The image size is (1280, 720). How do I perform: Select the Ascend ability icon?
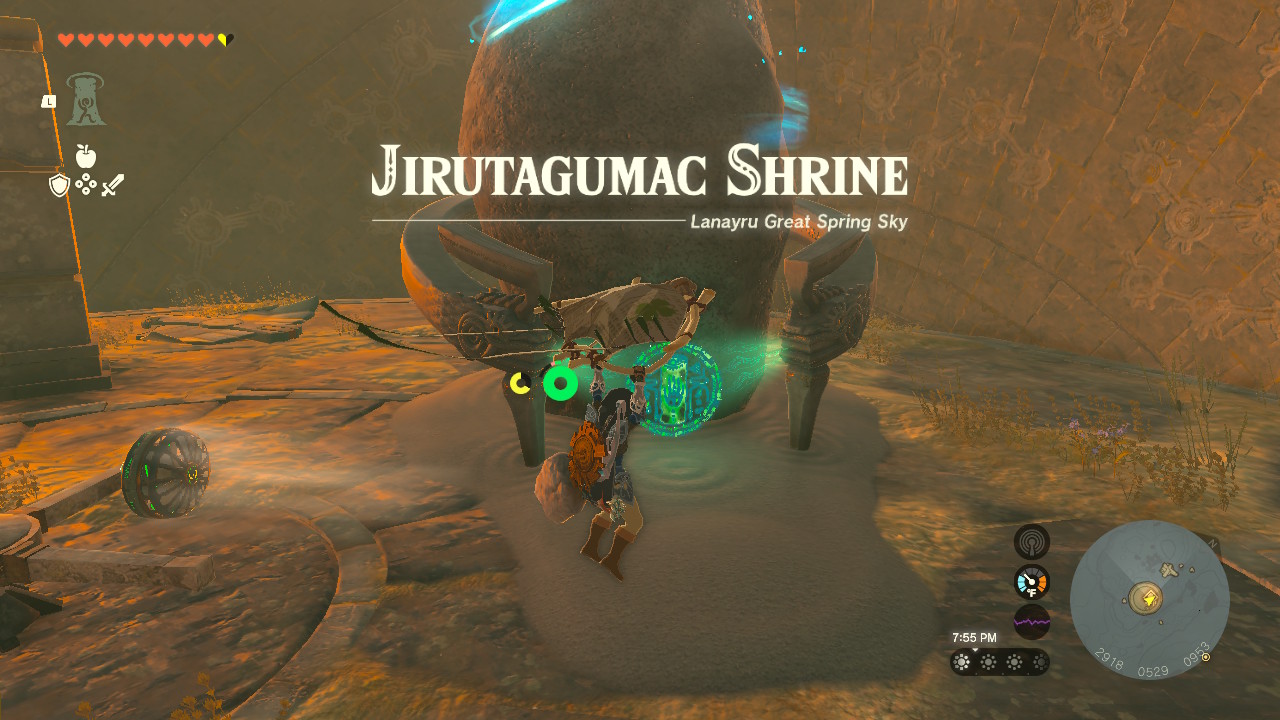click(87, 101)
